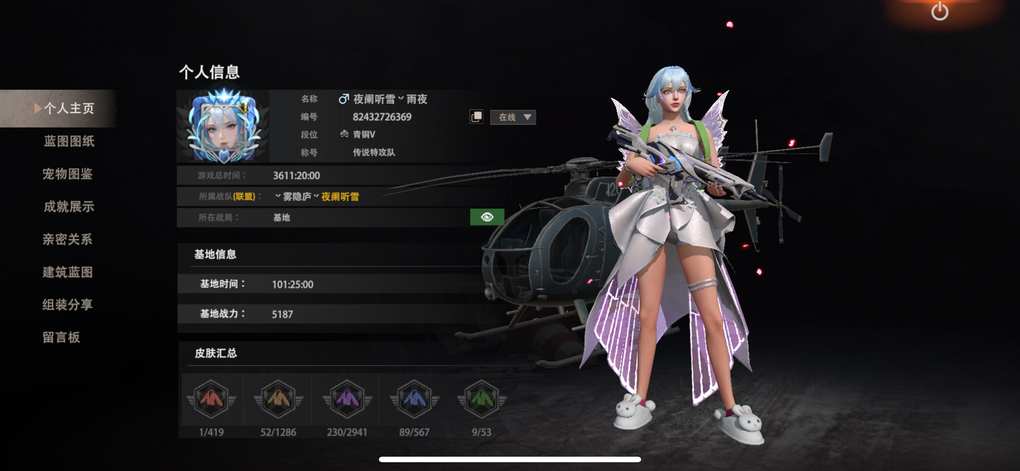Click the player avatar portrait
The width and height of the screenshot is (1020, 471).
coord(224,127)
